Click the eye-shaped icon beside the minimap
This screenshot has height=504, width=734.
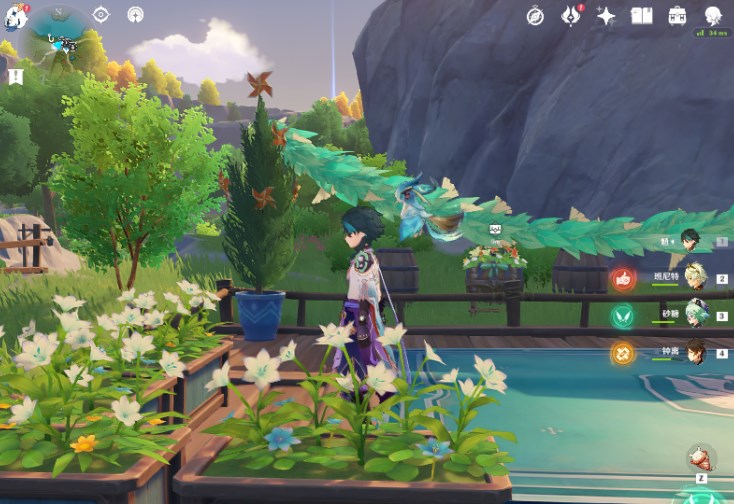pyautogui.click(x=100, y=14)
